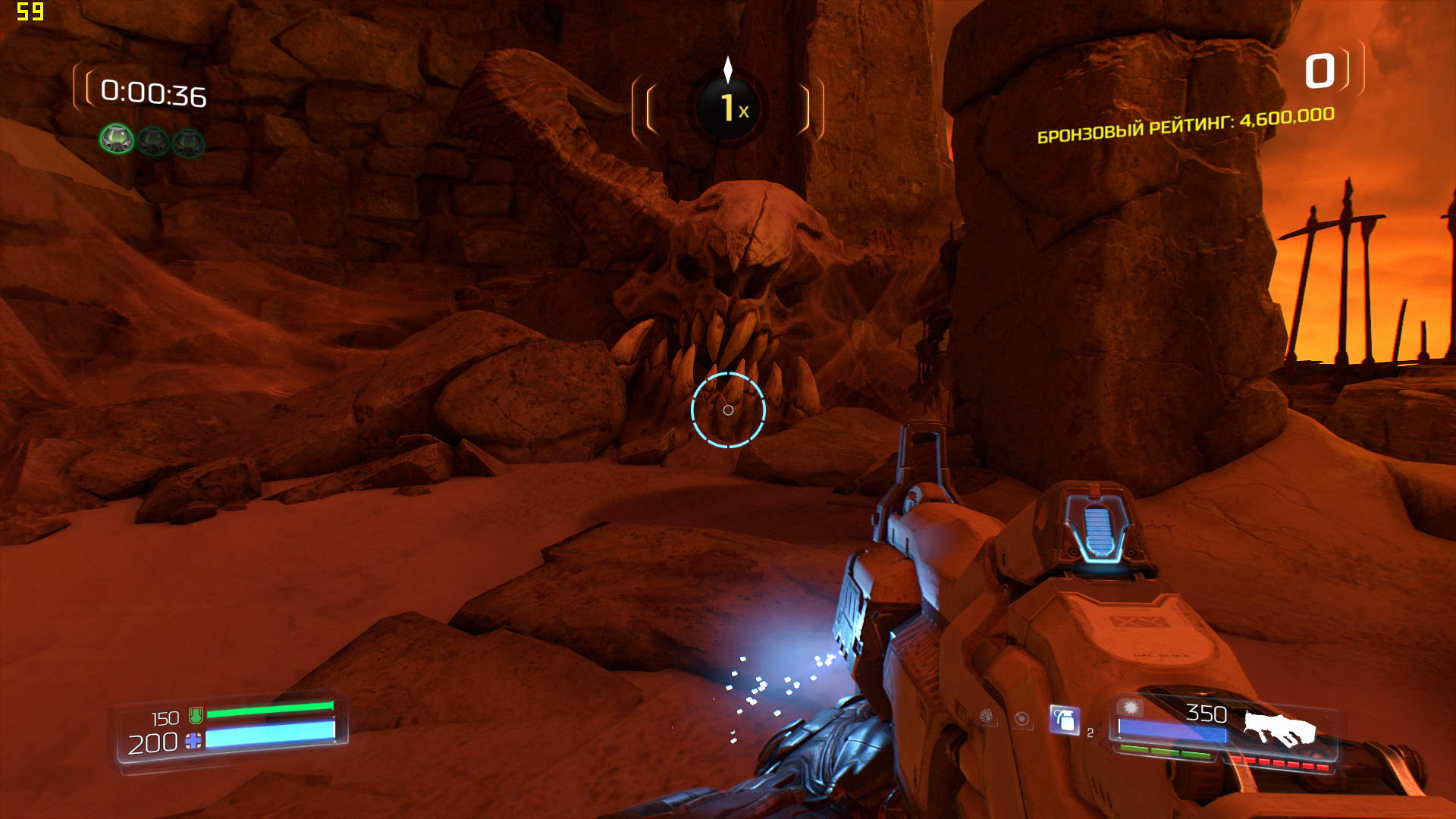Click the bright green extra-life helmet icon
Screen dimensions: 1456x819
pyautogui.click(x=117, y=140)
